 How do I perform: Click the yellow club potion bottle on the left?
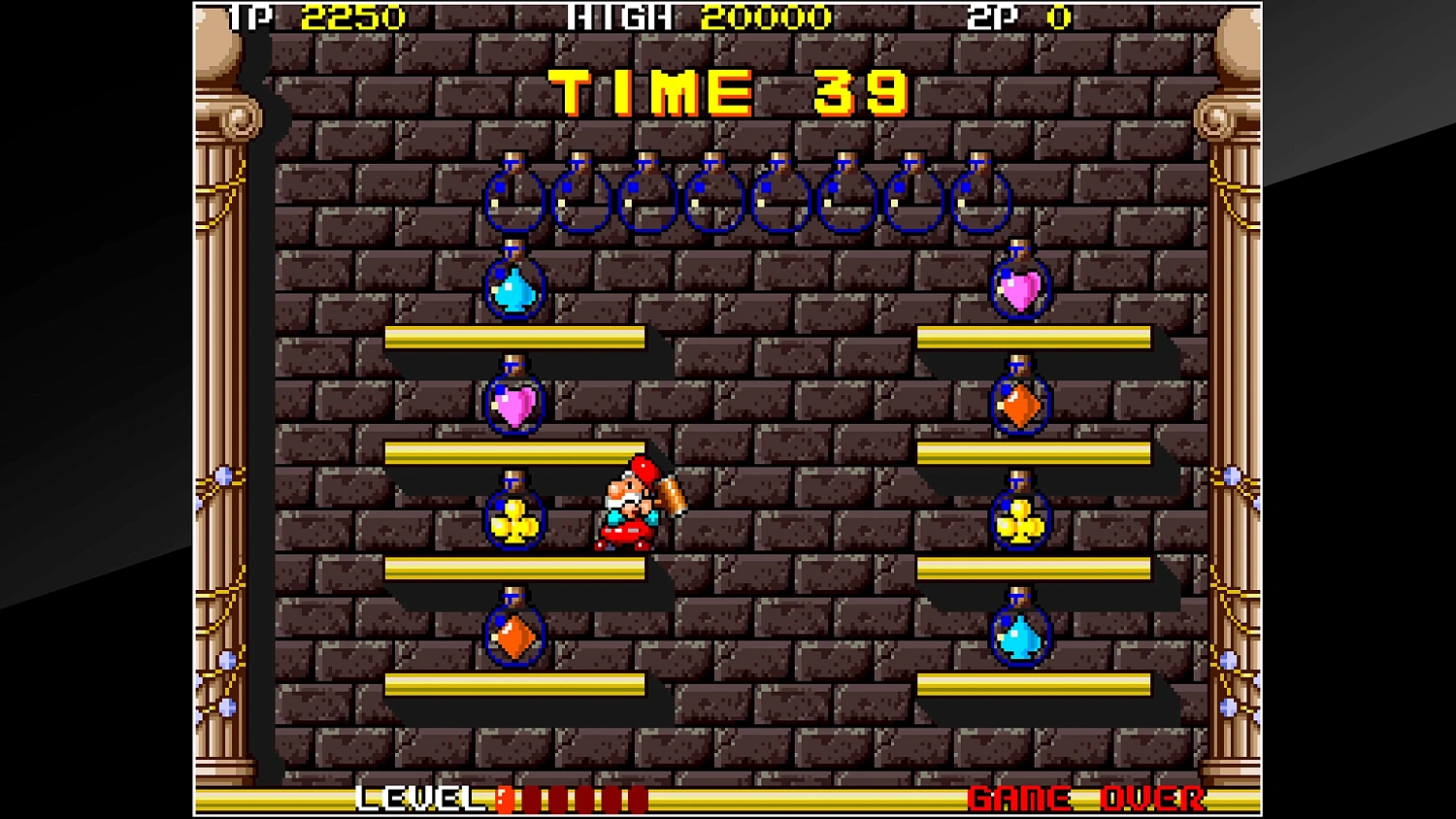pos(515,519)
